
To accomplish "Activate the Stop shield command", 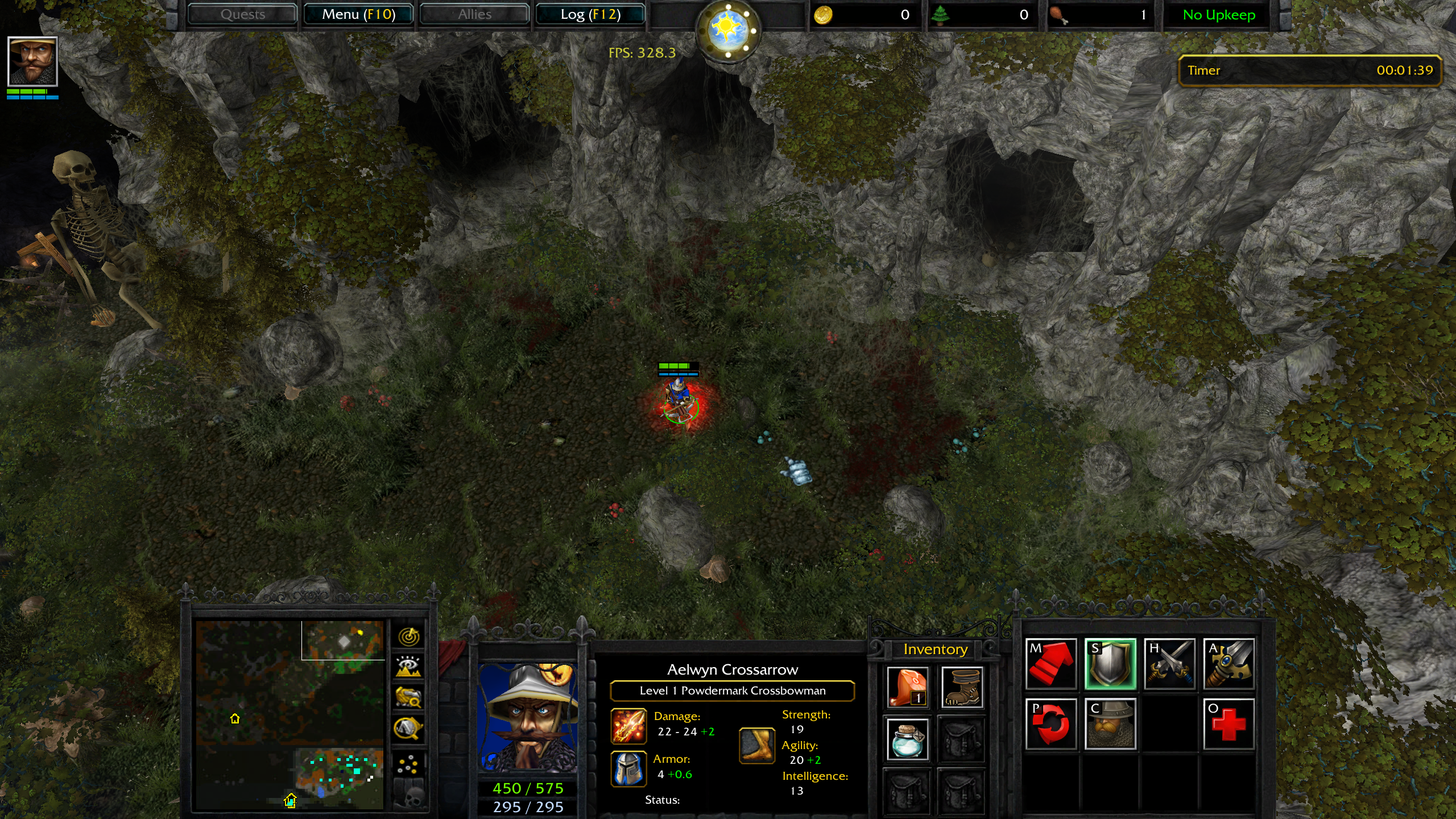I will (x=1110, y=664).
